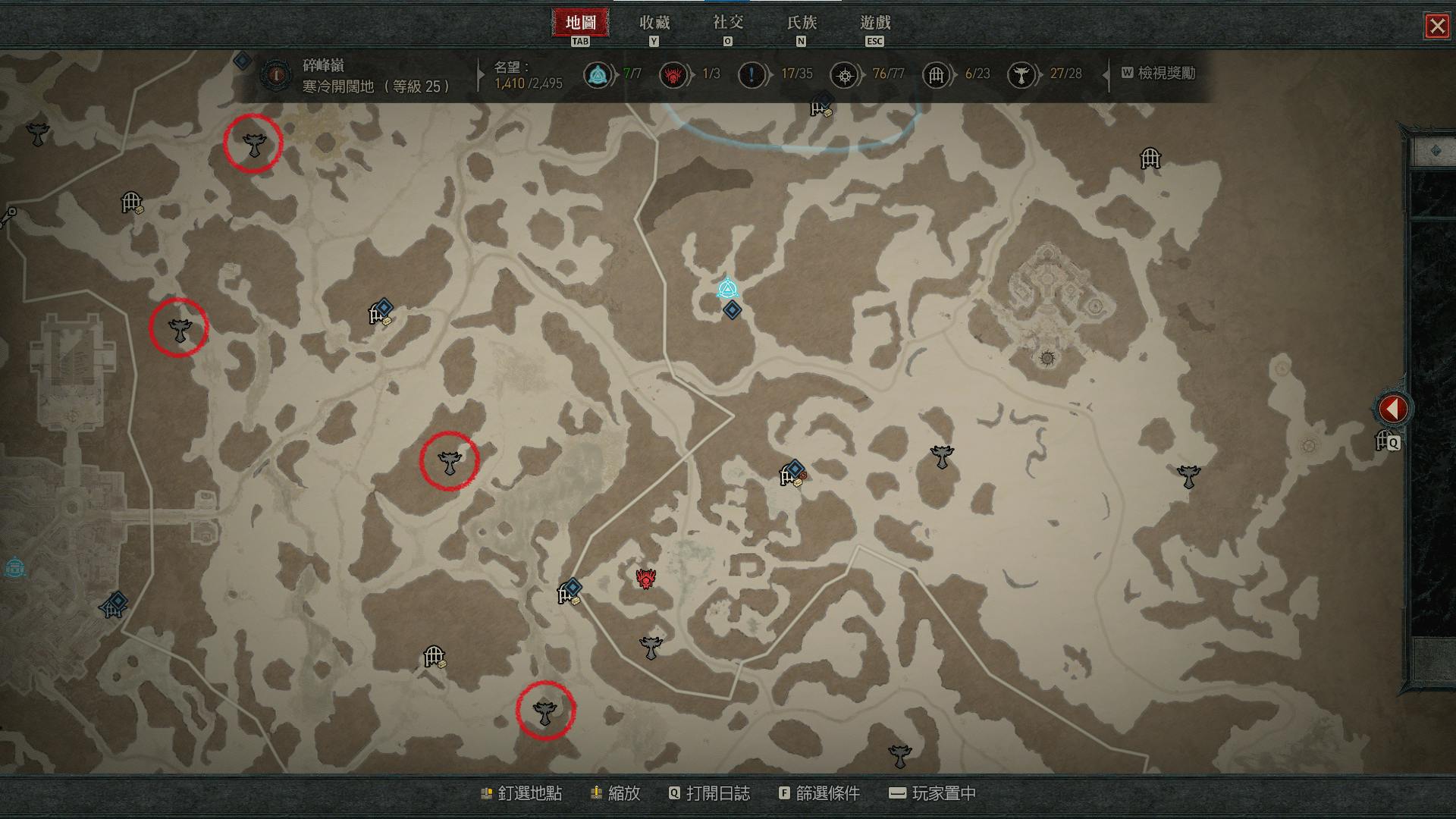Open the 社交 social tab
Screen dimensions: 1456x819
tap(727, 24)
